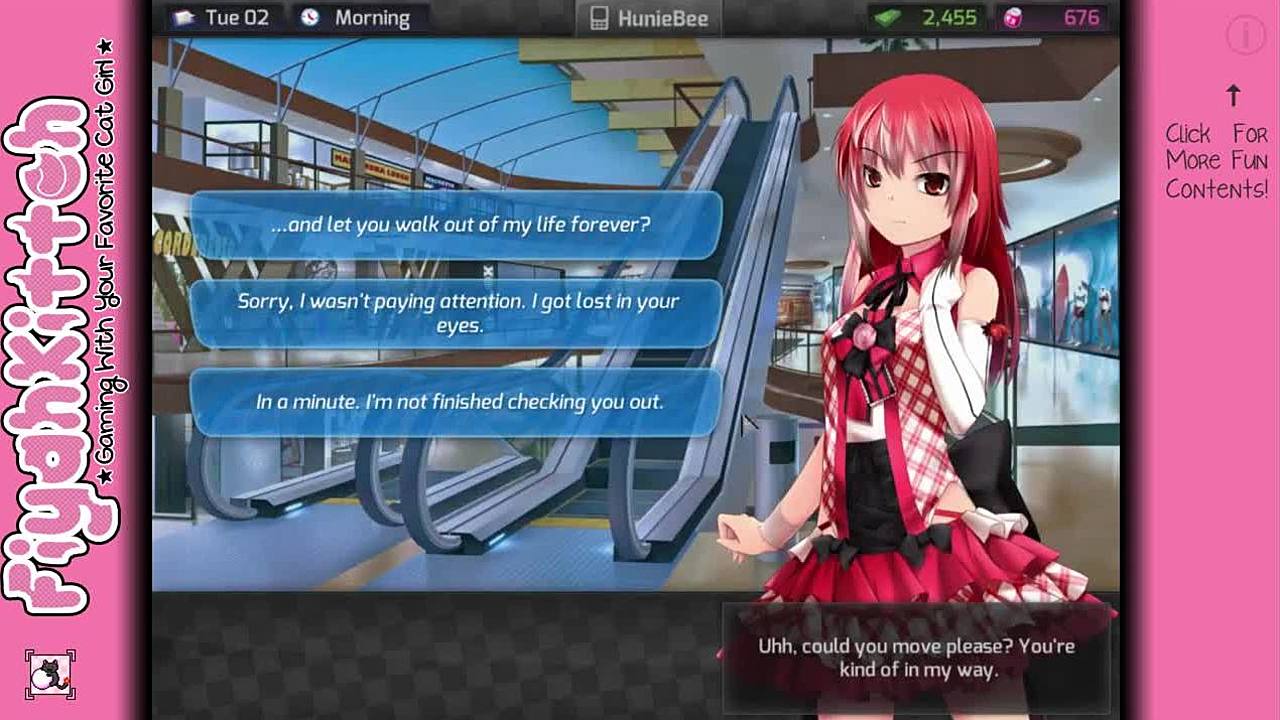Click the cat channel logo watermark
The width and height of the screenshot is (1280, 720).
[x=50, y=674]
